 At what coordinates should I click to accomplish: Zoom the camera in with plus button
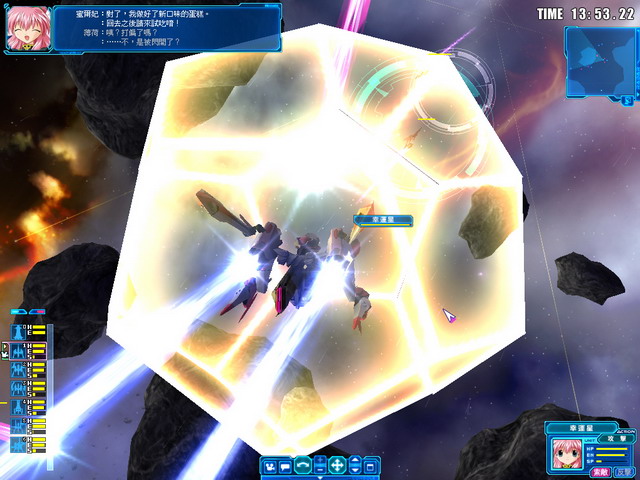click(x=320, y=460)
